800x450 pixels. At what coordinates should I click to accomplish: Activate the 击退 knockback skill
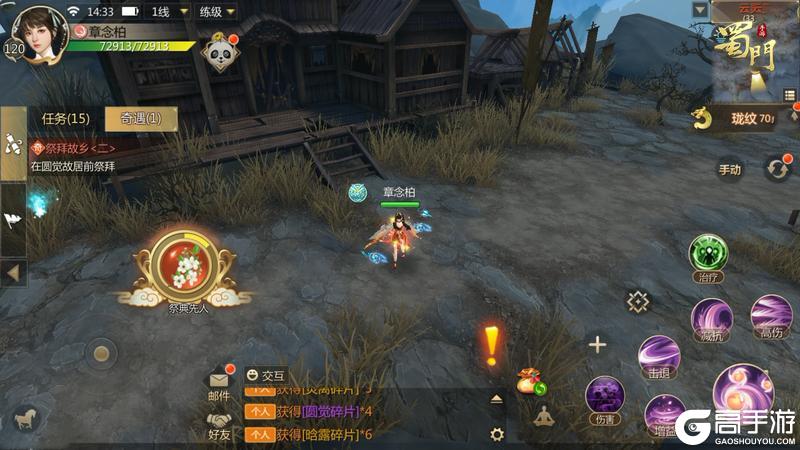[658, 357]
